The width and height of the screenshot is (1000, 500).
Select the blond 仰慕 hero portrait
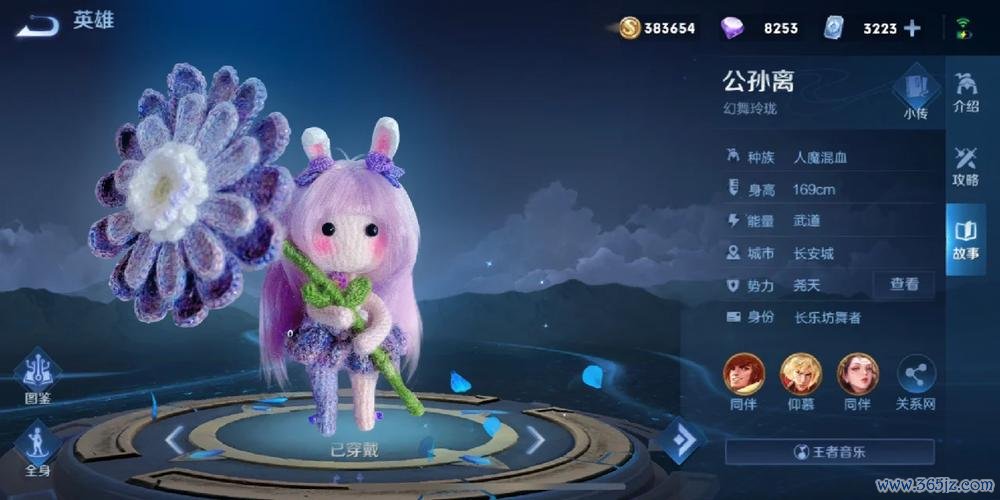pos(800,375)
